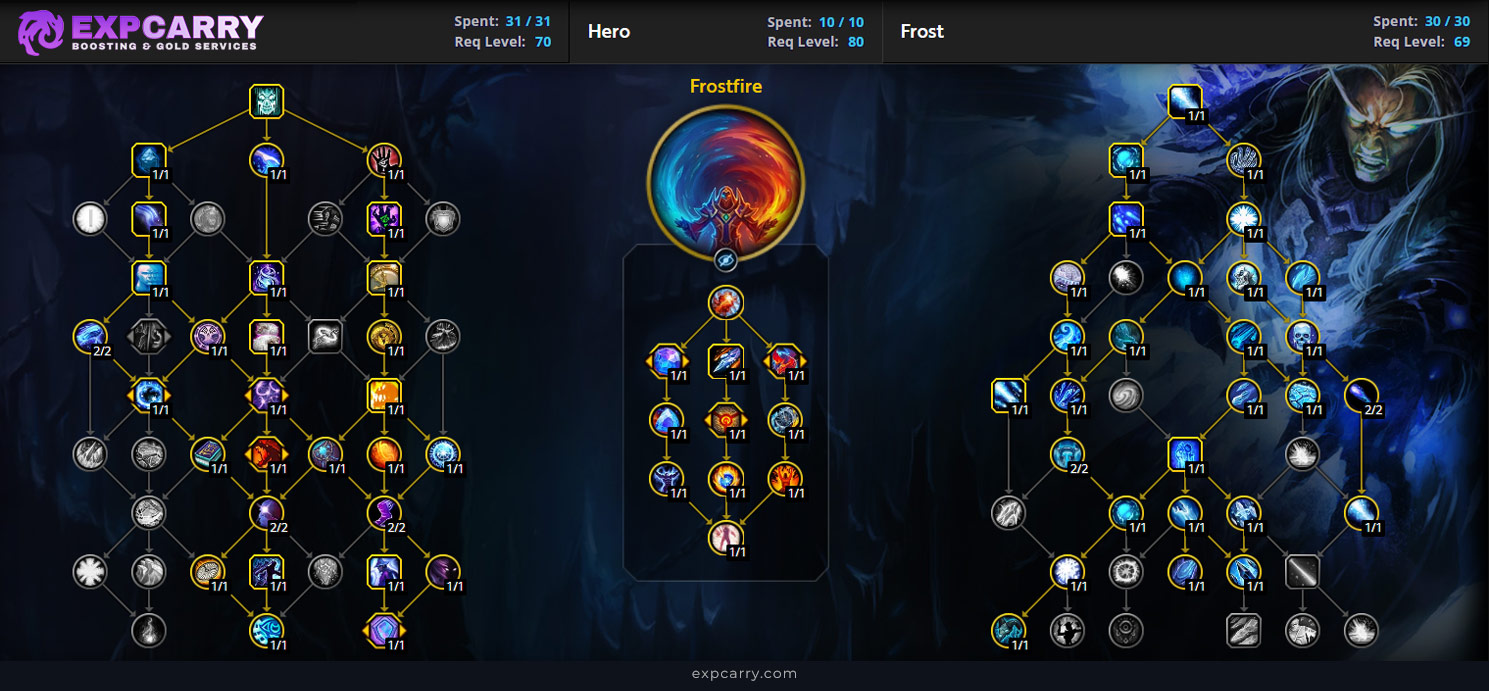
Task: Choose the greyed-out bird talent square
Action: pyautogui.click(x=326, y=336)
